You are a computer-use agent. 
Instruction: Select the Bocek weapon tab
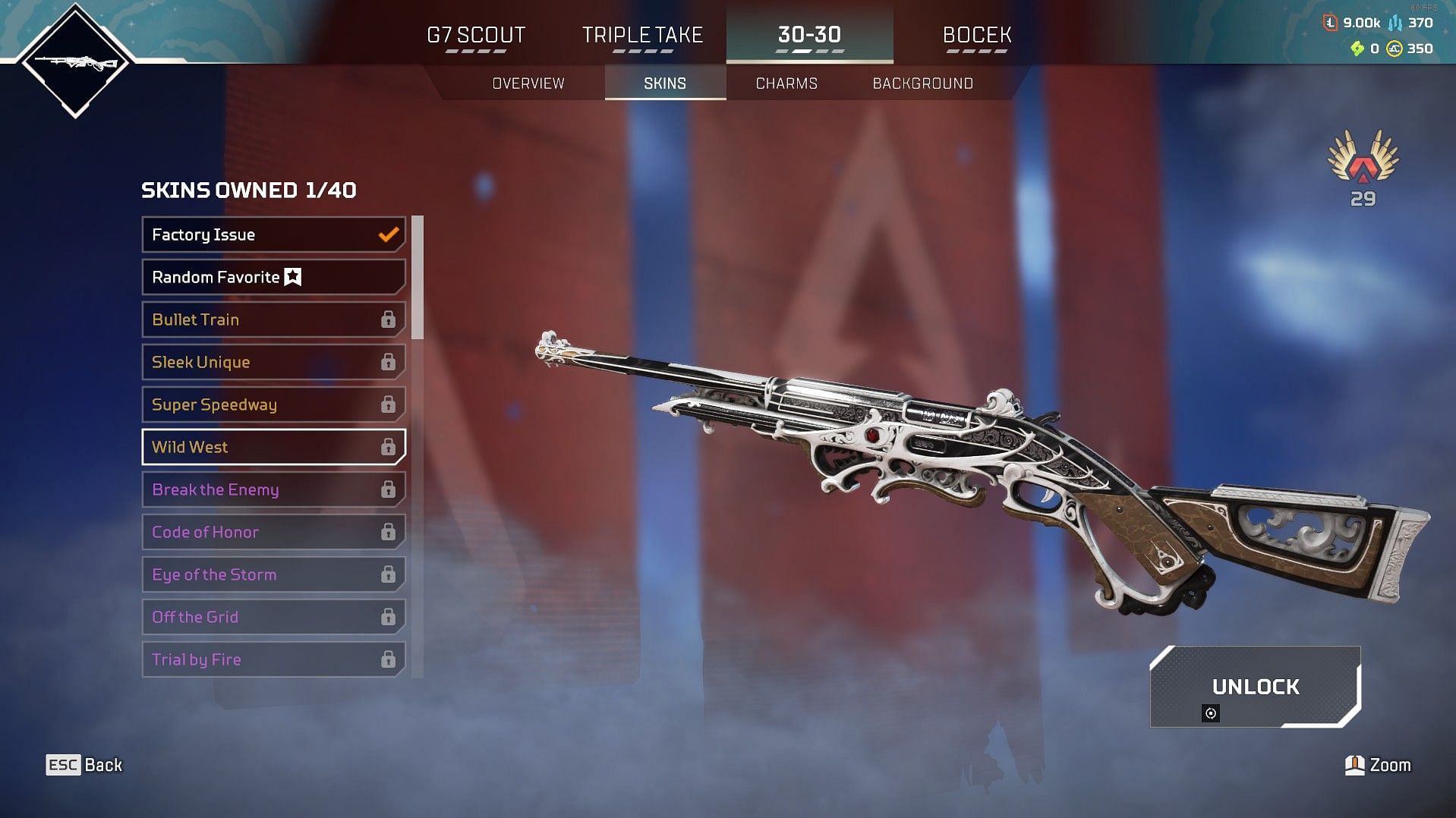[x=976, y=36]
